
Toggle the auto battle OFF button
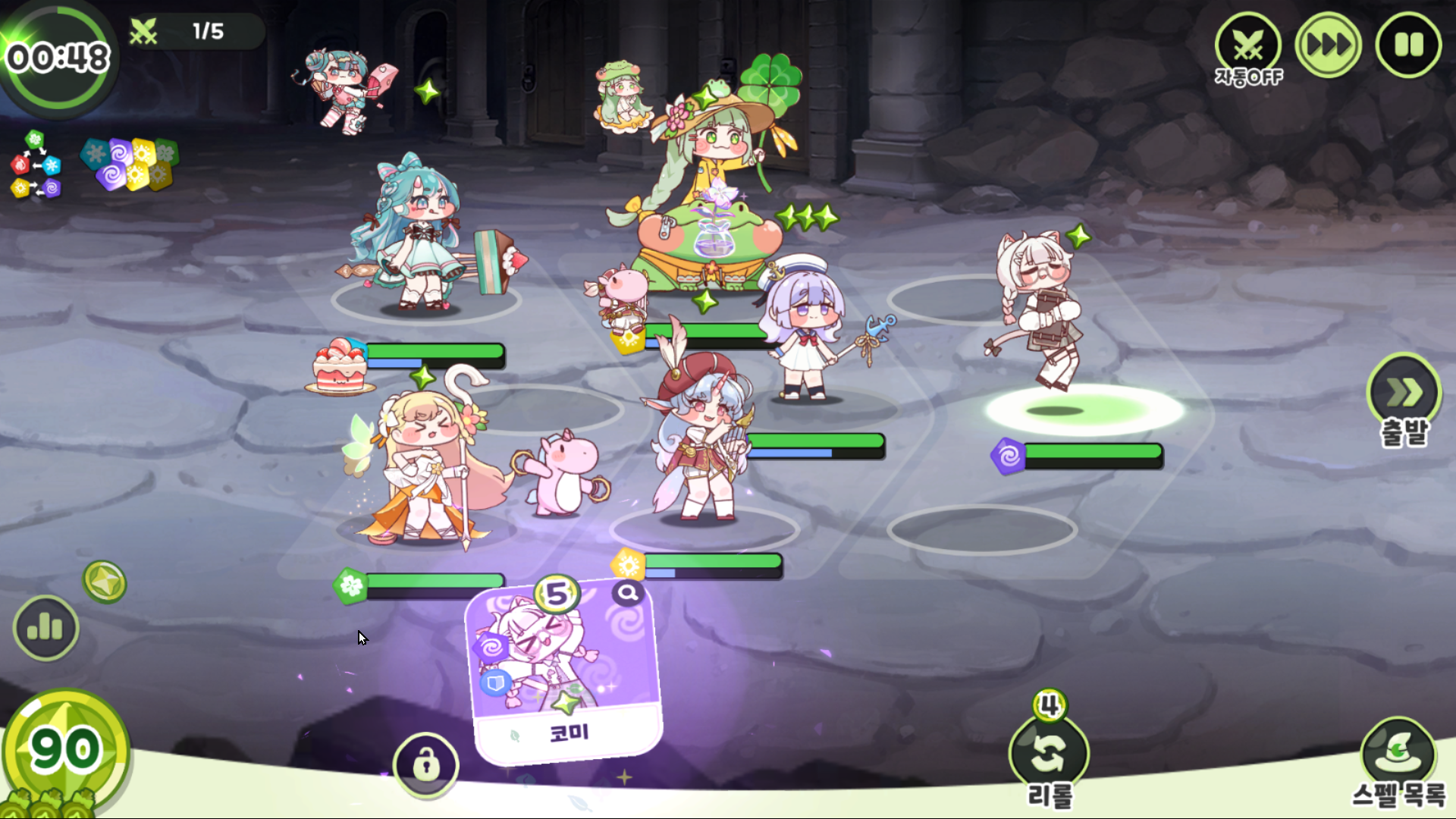[x=1248, y=47]
